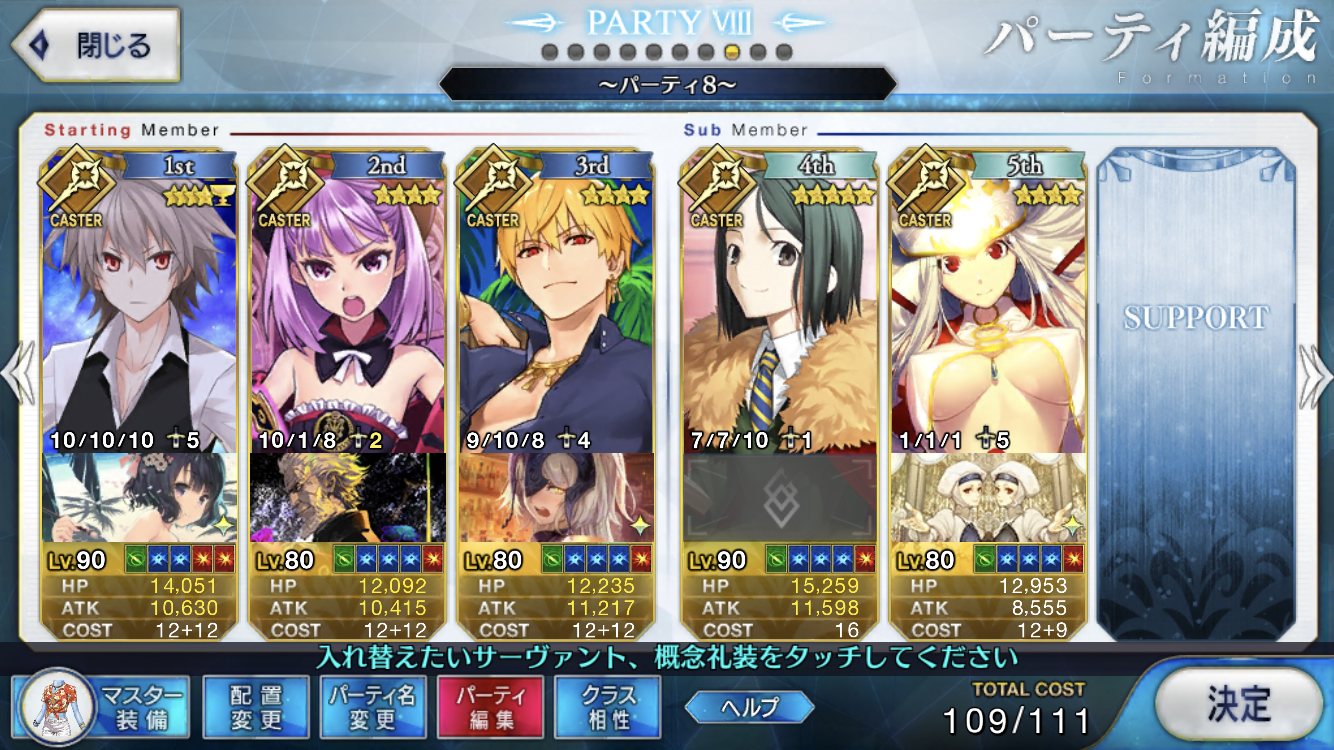Image resolution: width=1334 pixels, height=750 pixels.
Task: Select the red パーティ編集 button
Action: coord(490,705)
